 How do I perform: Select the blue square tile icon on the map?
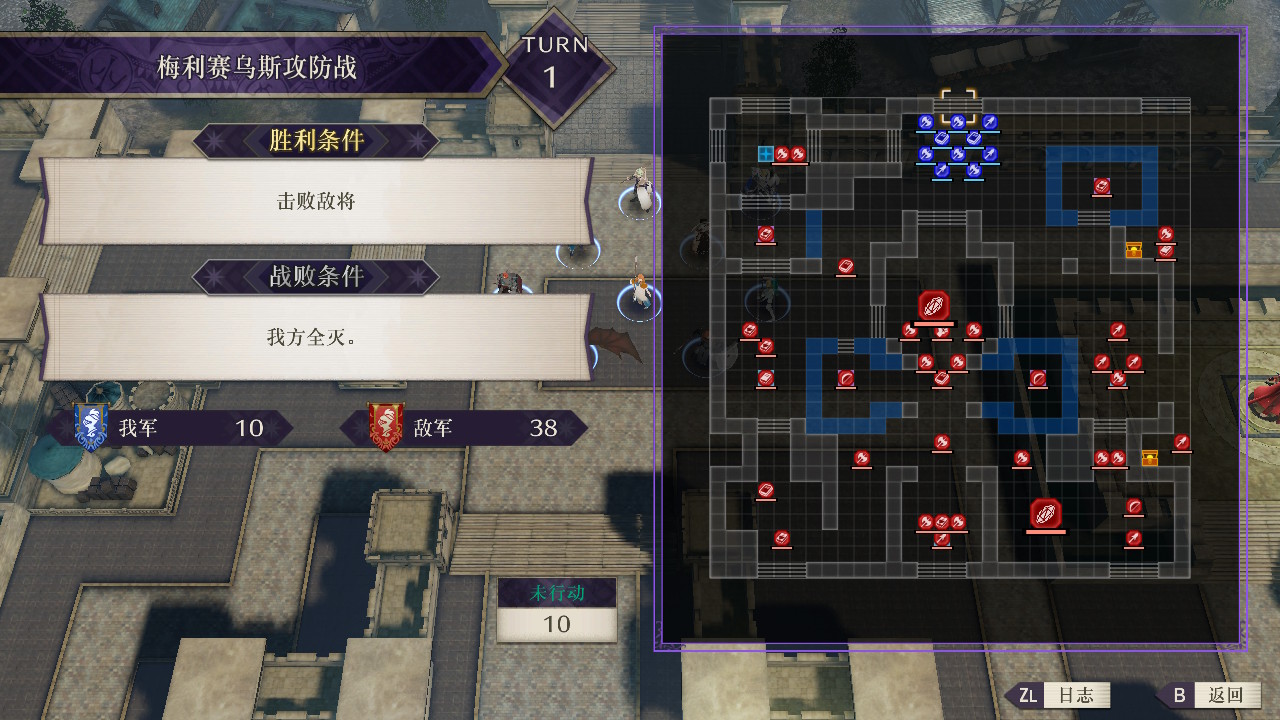tap(766, 154)
